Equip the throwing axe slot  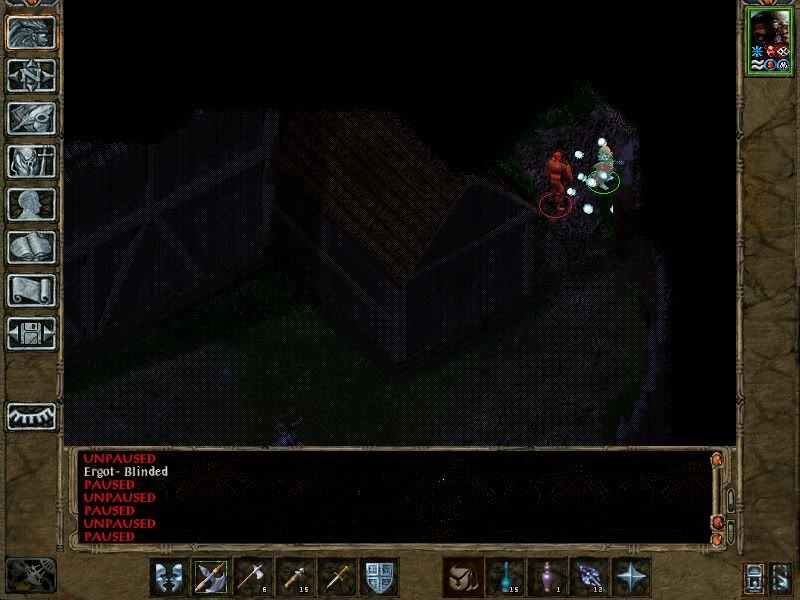click(x=253, y=577)
